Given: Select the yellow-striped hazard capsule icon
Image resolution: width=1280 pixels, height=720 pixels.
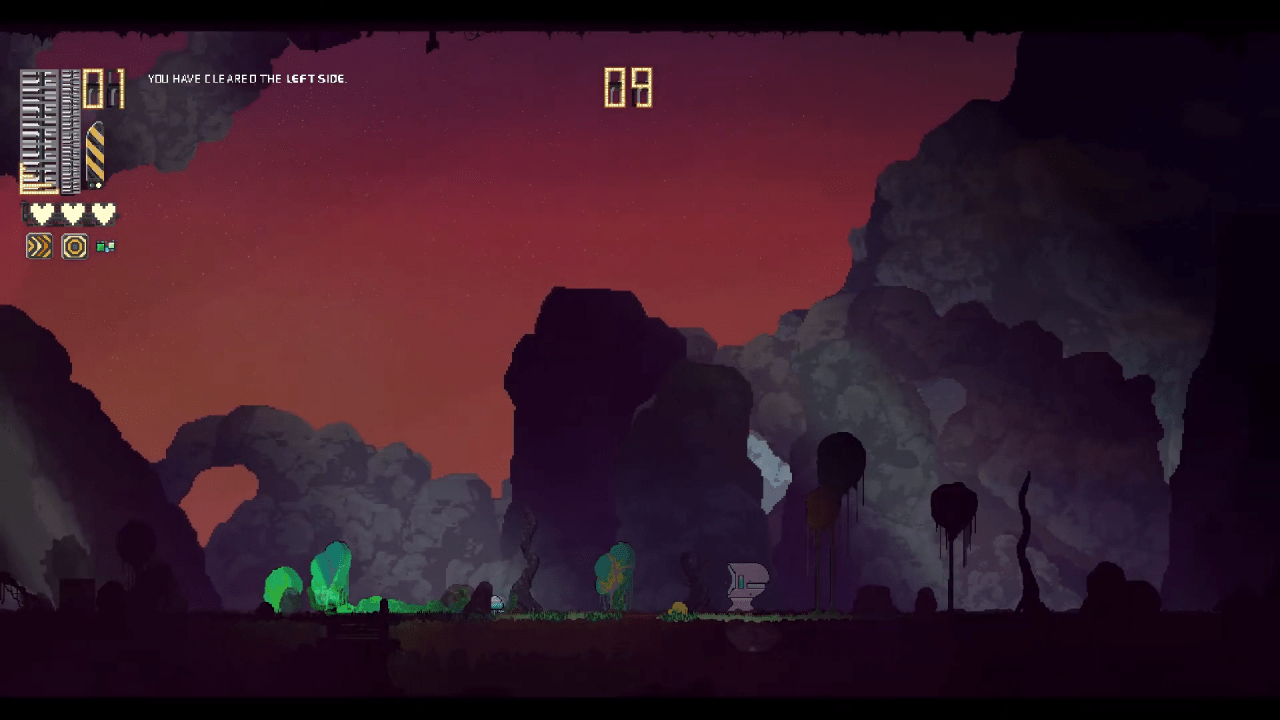Looking at the screenshot, I should coord(95,155).
